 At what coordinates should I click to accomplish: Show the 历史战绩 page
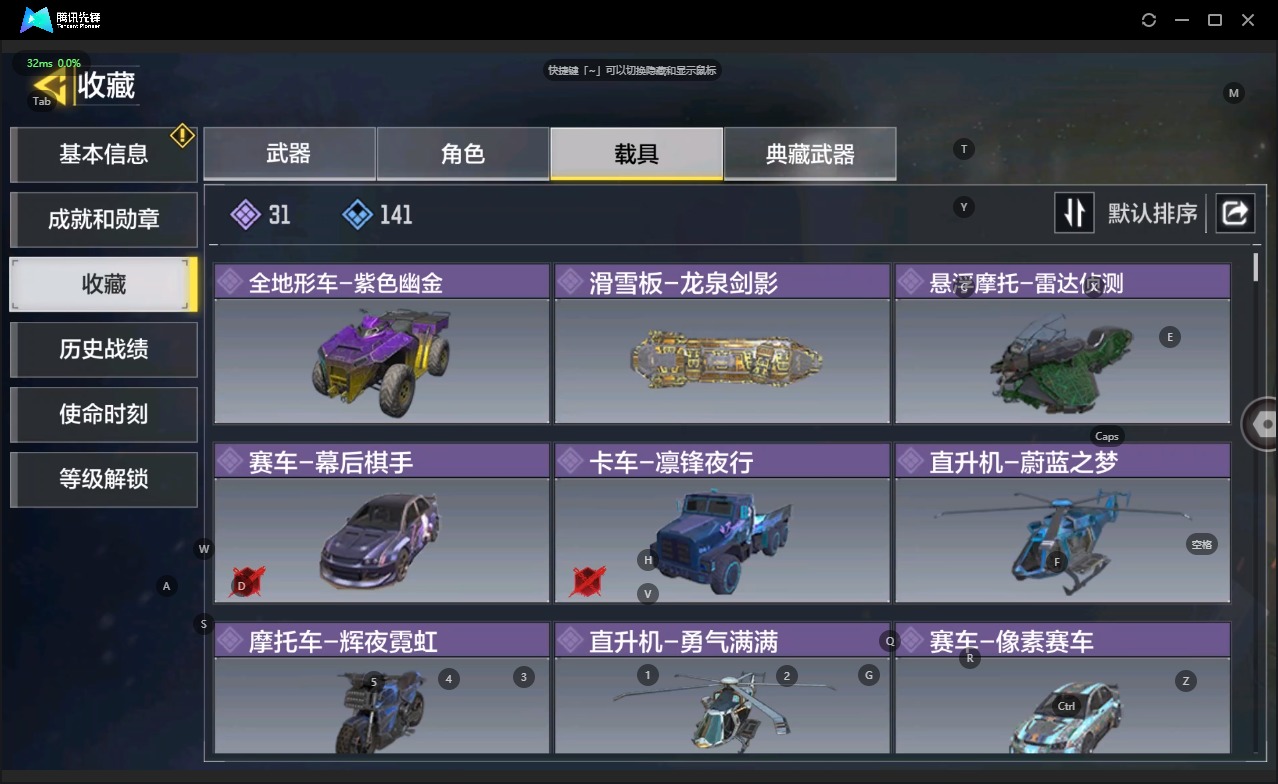103,349
